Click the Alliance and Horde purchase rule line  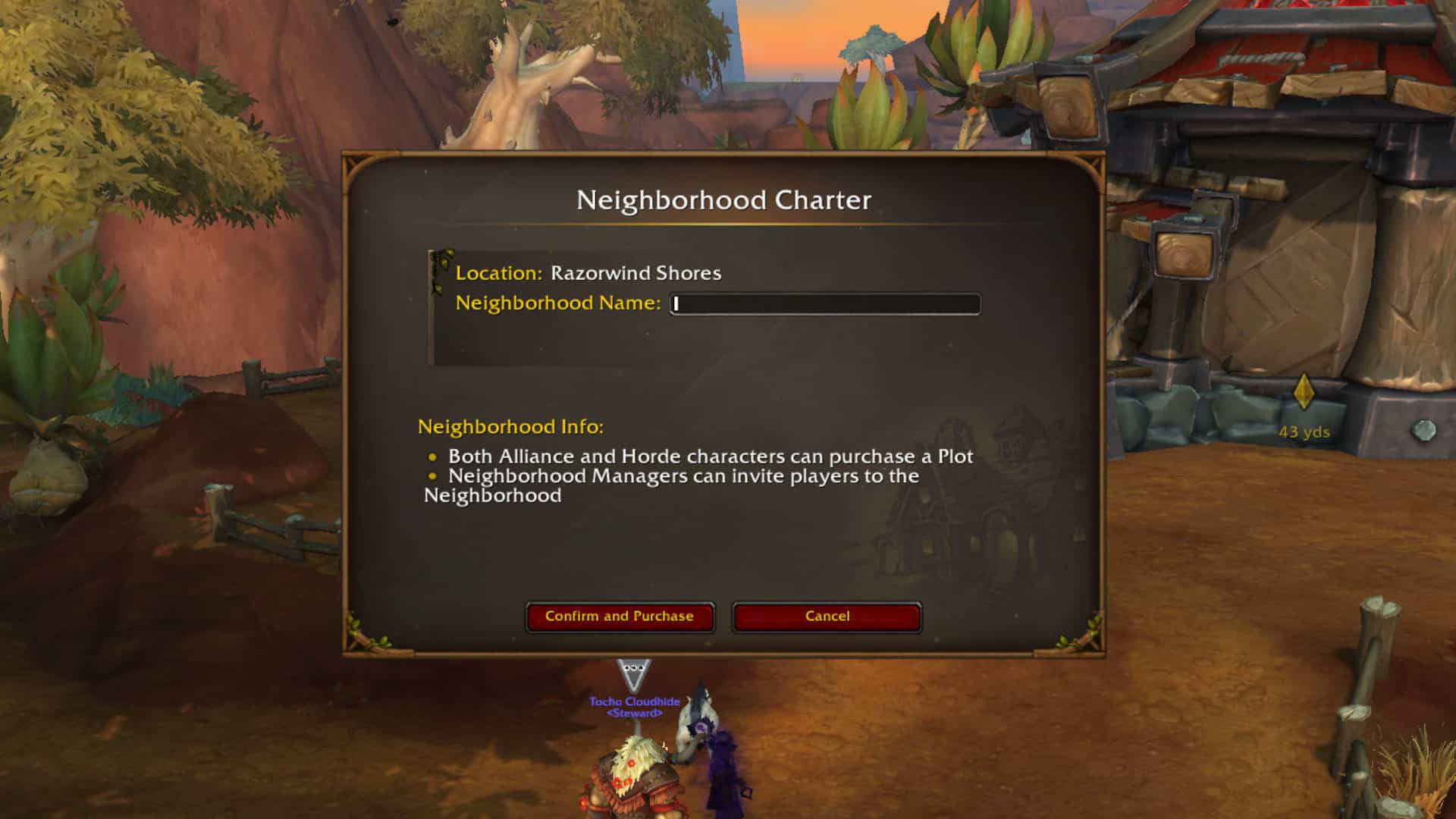tap(711, 457)
